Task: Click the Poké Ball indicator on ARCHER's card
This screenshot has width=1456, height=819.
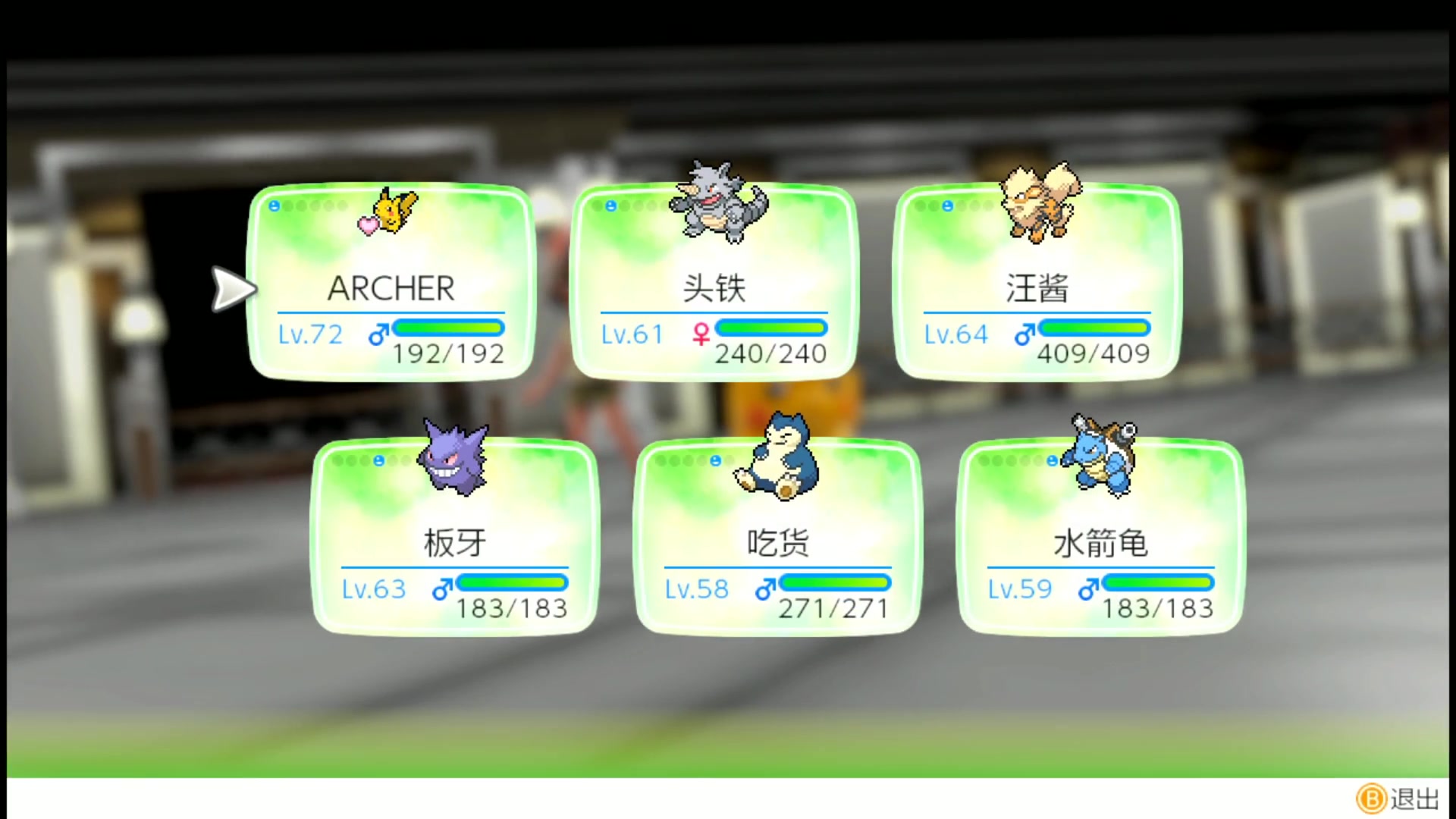Action: (x=275, y=205)
